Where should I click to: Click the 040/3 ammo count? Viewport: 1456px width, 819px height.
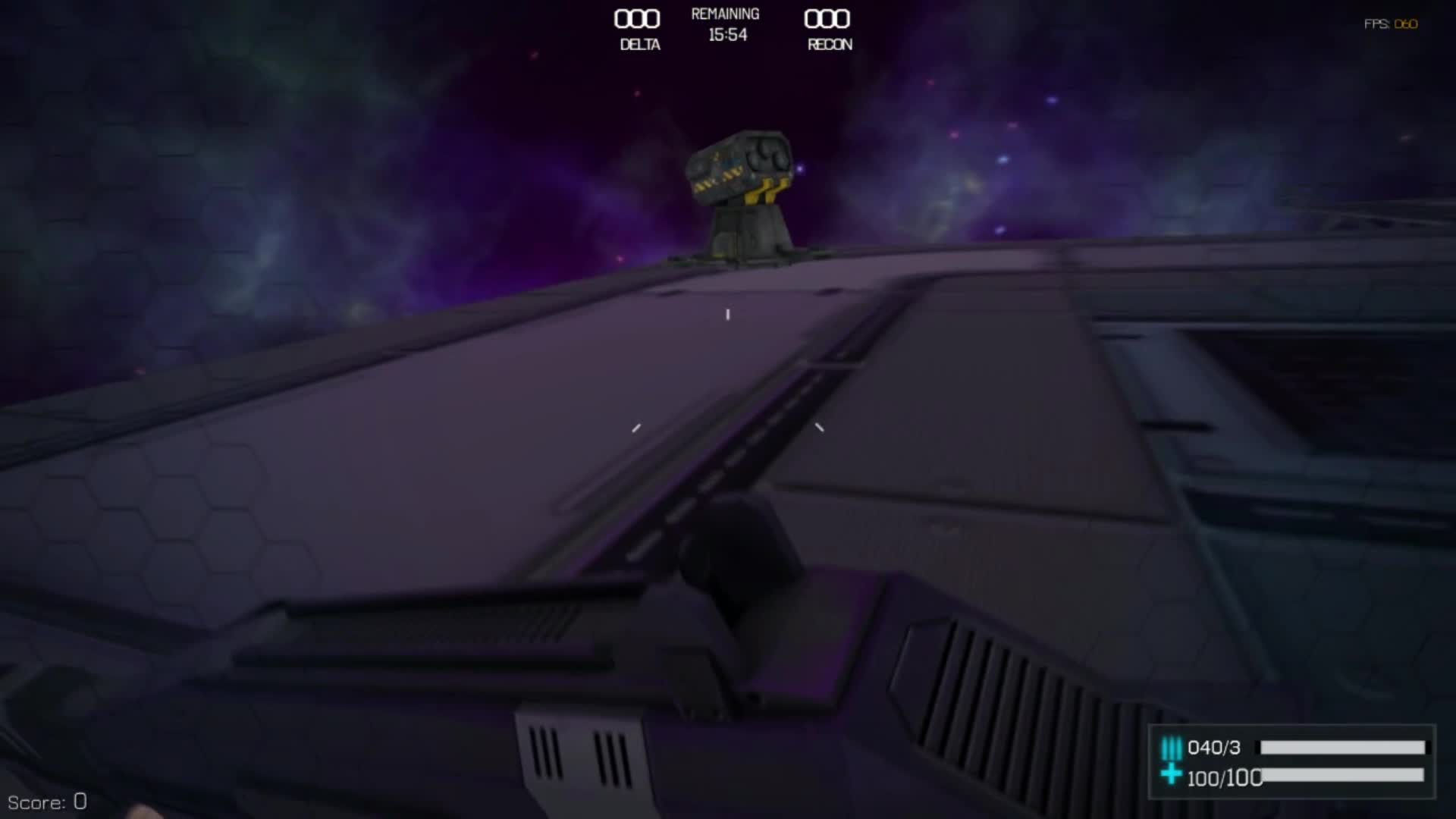coord(1214,747)
